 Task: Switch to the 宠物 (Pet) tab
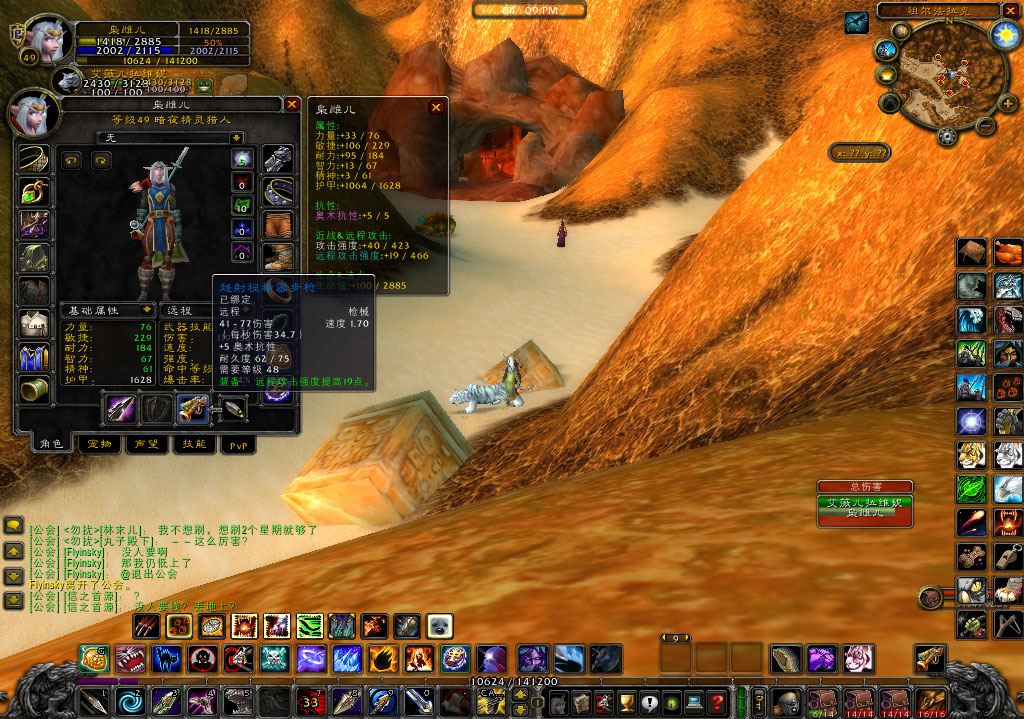point(99,444)
